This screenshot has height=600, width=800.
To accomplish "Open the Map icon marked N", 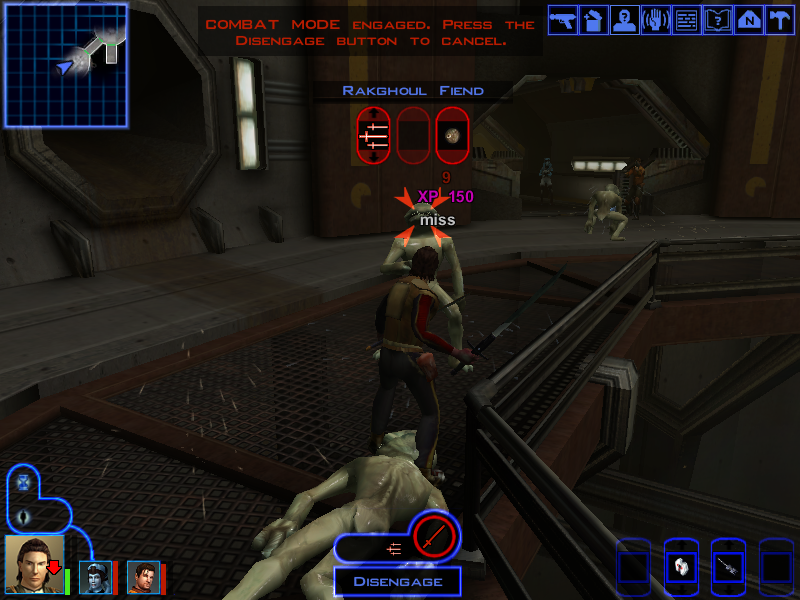I will [x=749, y=20].
